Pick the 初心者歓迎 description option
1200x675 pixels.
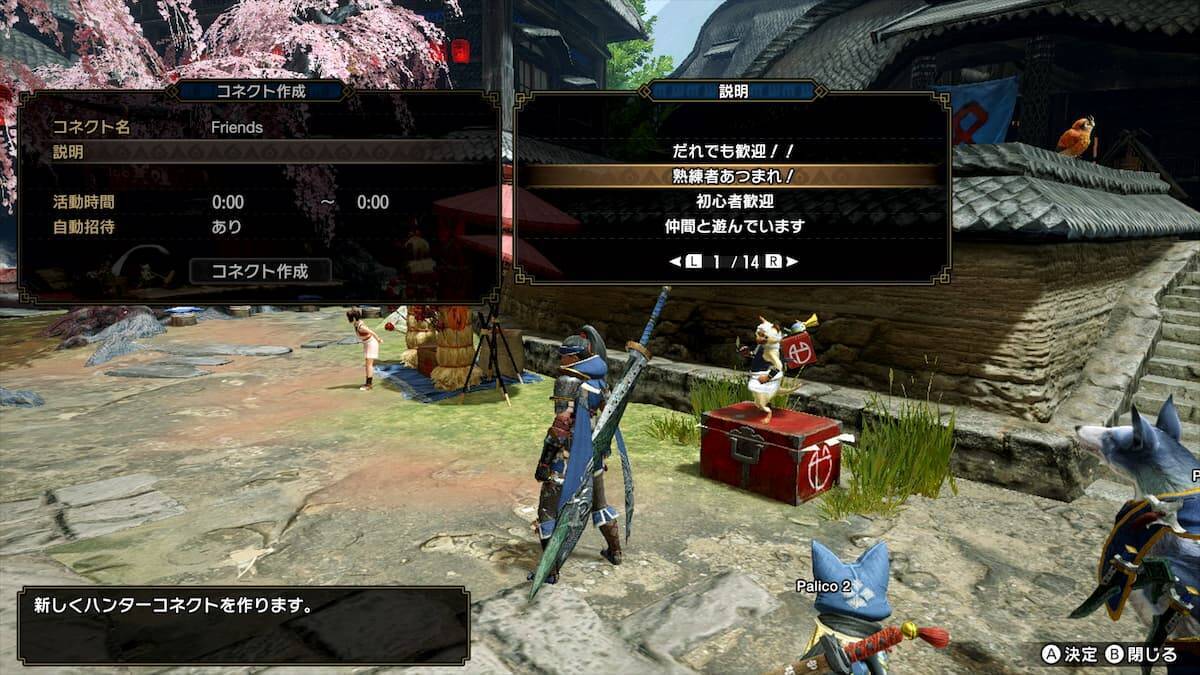click(734, 201)
